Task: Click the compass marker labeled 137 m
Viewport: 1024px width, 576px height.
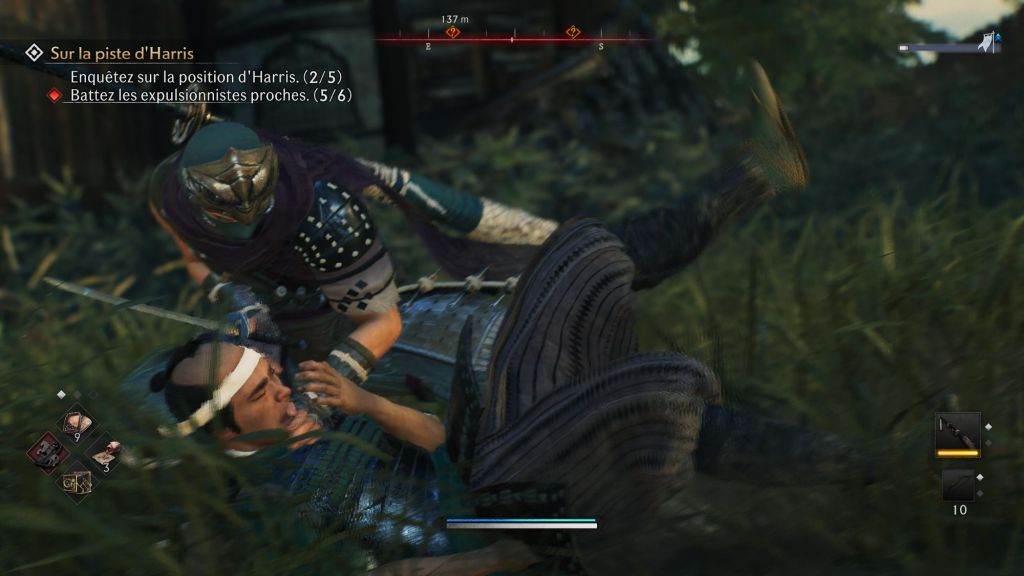Action: pos(452,33)
